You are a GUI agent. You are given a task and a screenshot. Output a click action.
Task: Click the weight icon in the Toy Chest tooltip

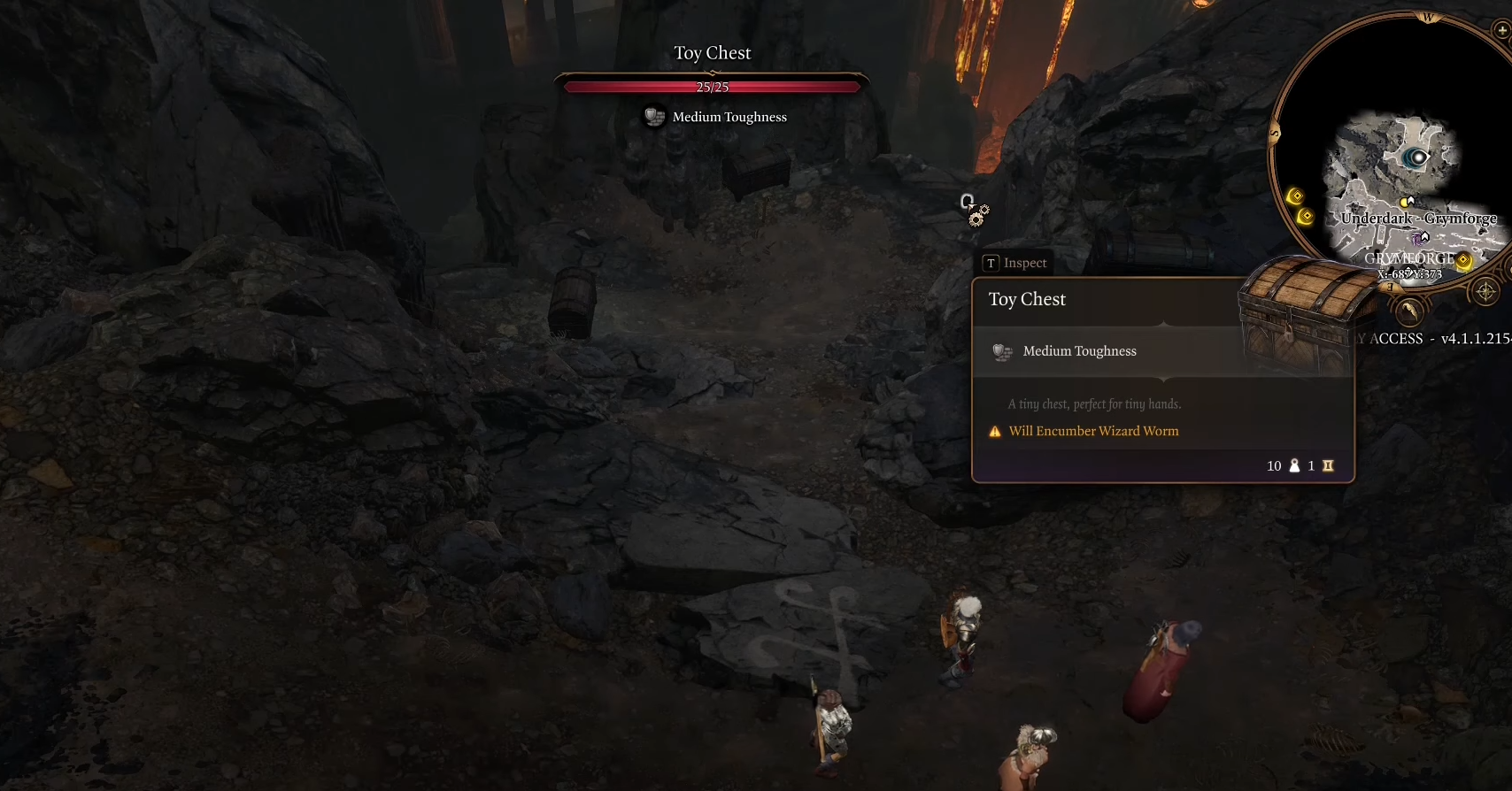[1293, 466]
